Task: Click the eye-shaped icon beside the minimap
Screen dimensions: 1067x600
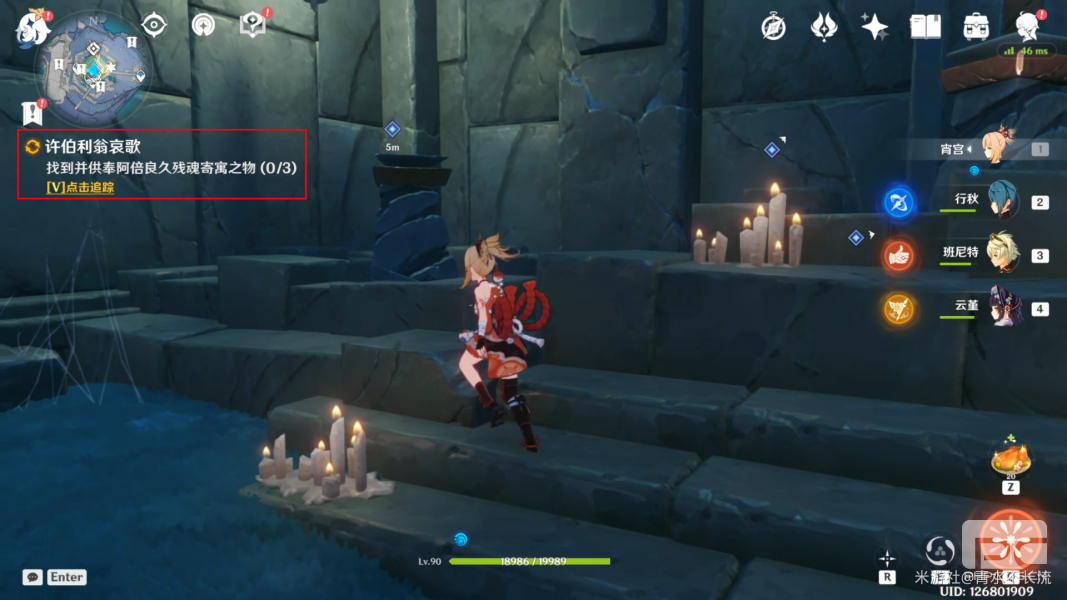Action: pos(154,24)
